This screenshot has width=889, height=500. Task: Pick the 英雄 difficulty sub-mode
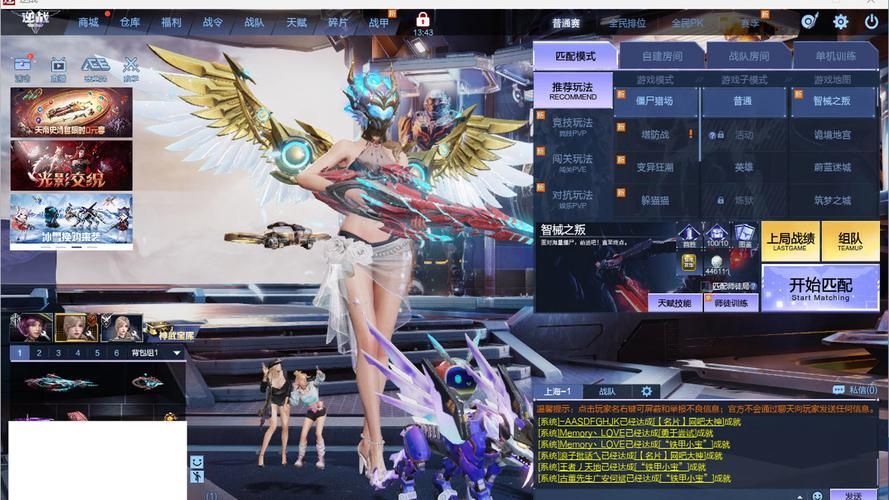(743, 167)
